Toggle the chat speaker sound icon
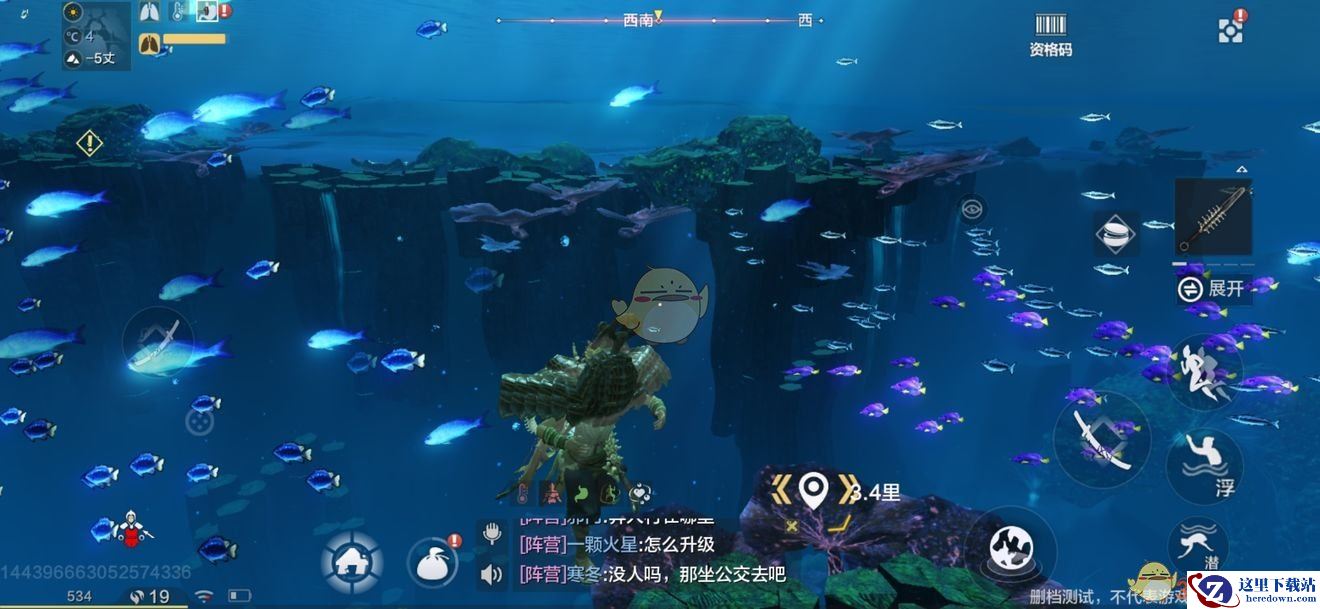1320x609 pixels. tap(491, 574)
